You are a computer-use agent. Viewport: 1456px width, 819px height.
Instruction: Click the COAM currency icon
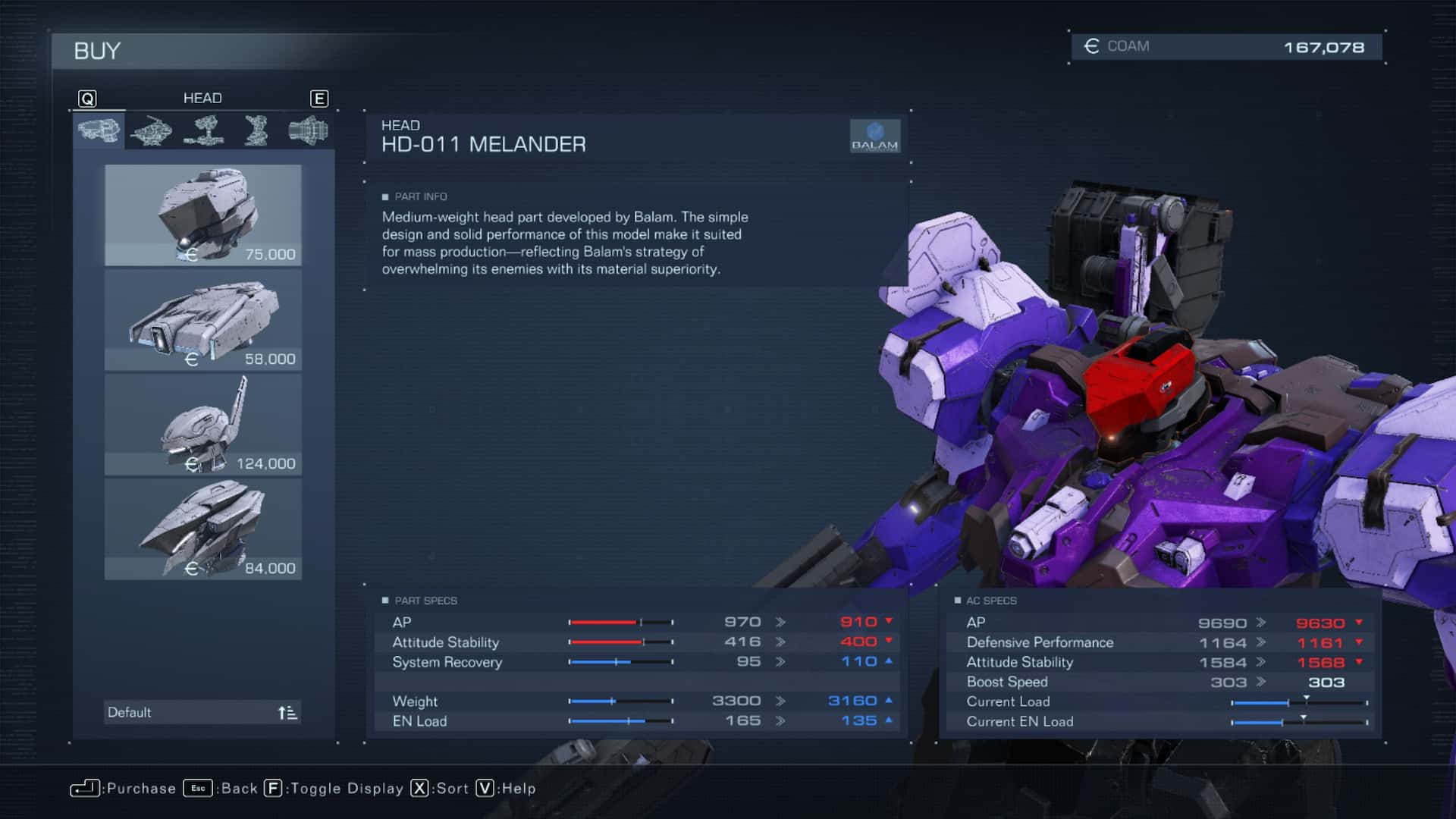pyautogui.click(x=1090, y=45)
